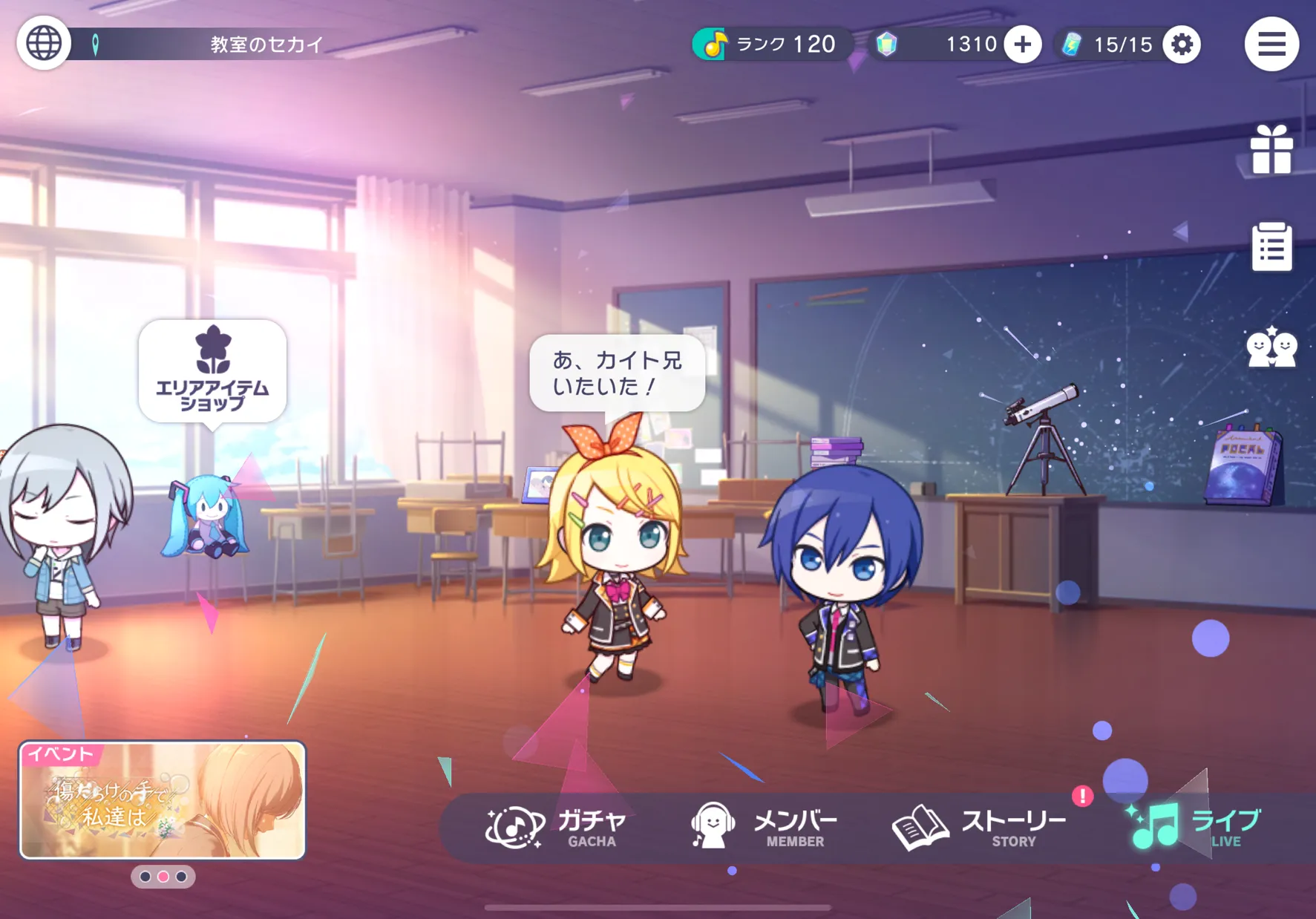Image resolution: width=1316 pixels, height=919 pixels.
Task: Open the friends icon with two faces
Action: (1271, 347)
